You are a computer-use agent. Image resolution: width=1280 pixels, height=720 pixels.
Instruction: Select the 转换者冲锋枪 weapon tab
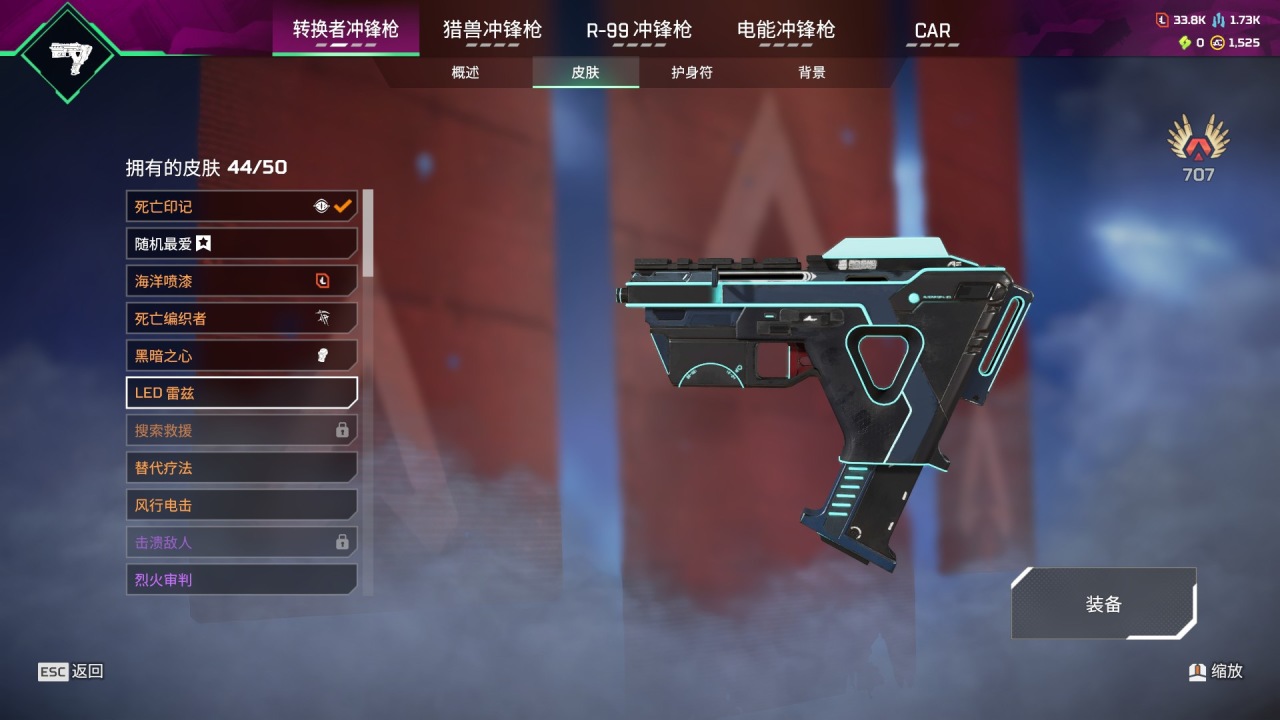tap(345, 30)
